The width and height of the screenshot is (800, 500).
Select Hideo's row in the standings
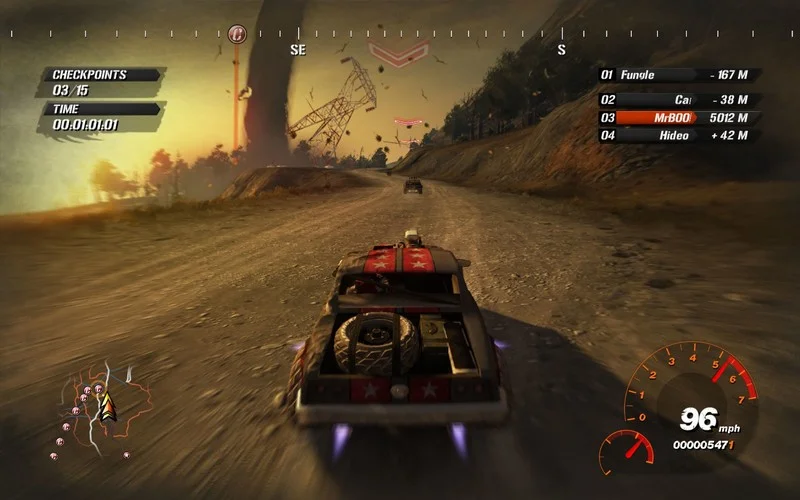(680, 136)
